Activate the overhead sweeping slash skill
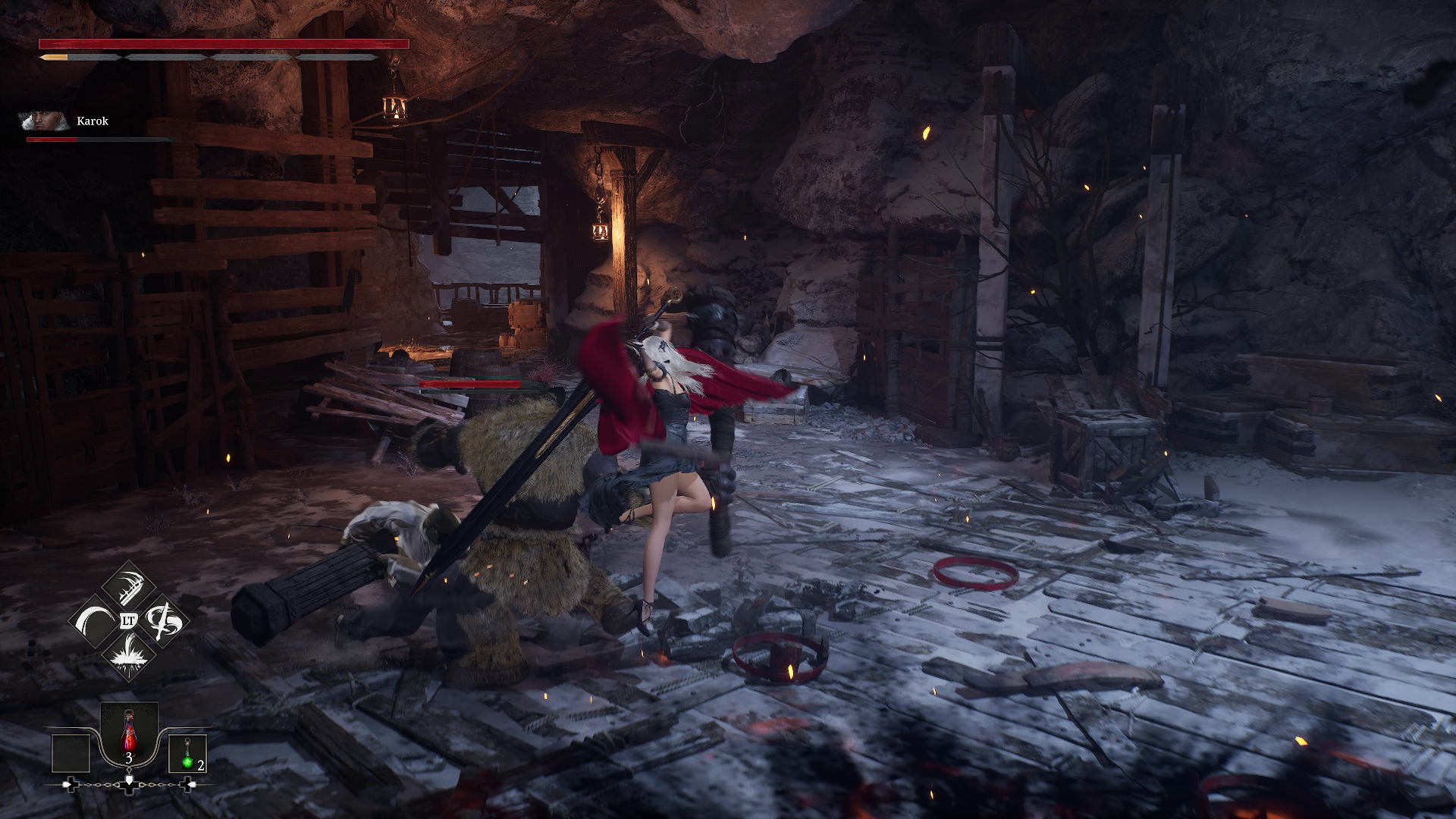This screenshot has width=1456, height=819. (x=128, y=587)
